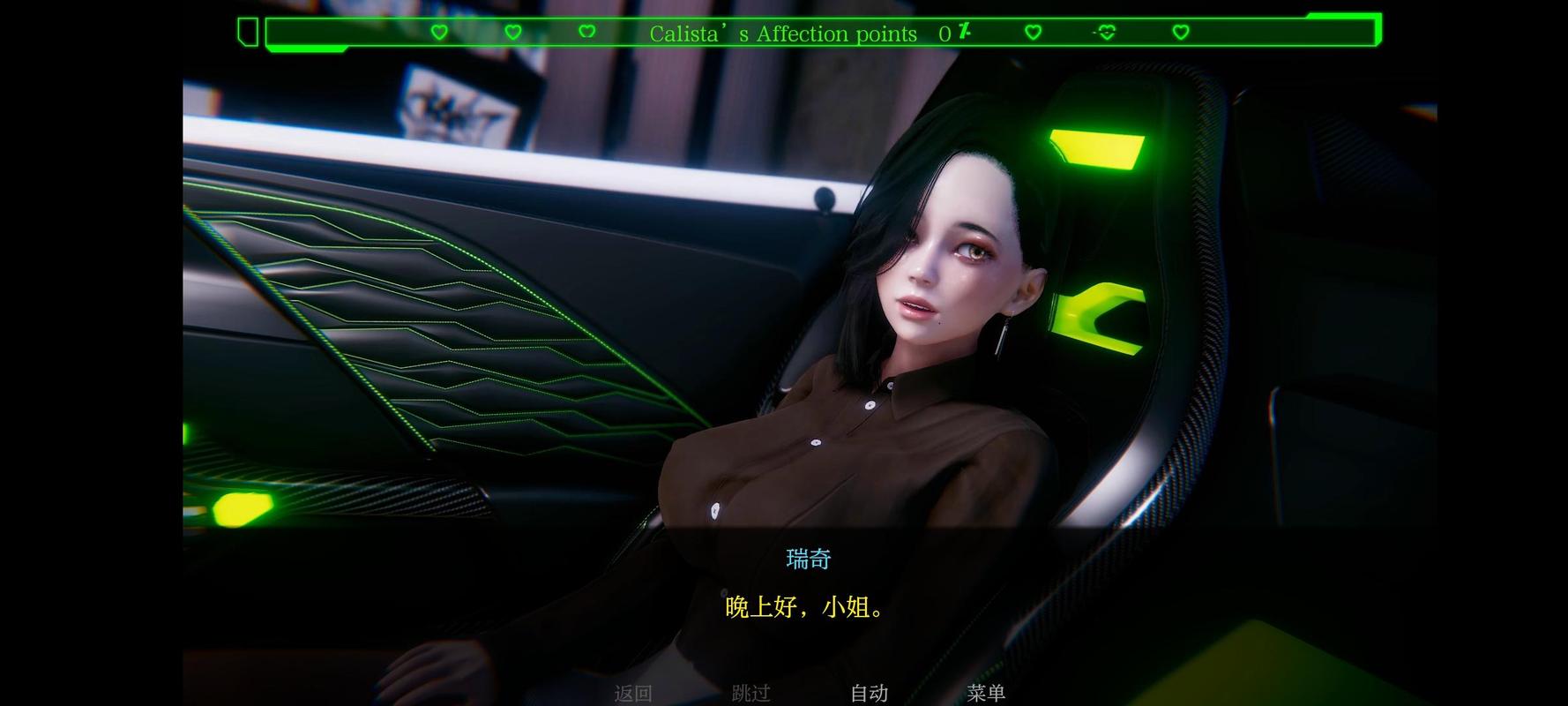Image resolution: width=1568 pixels, height=706 pixels.
Task: Open the game menu via 菜单
Action: (986, 694)
